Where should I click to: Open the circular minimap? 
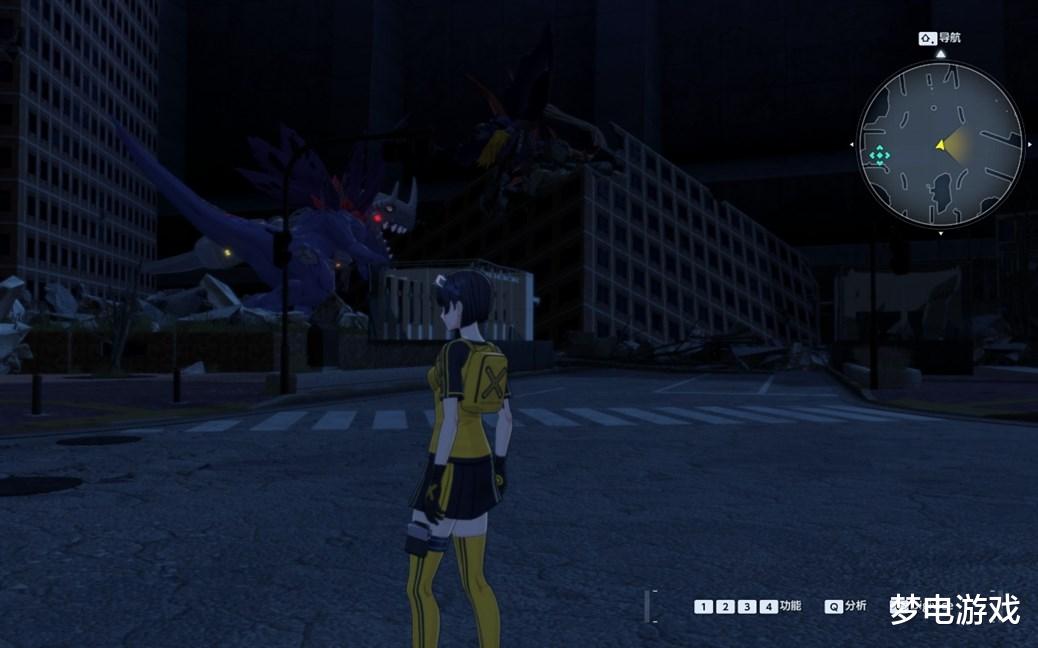(940, 145)
